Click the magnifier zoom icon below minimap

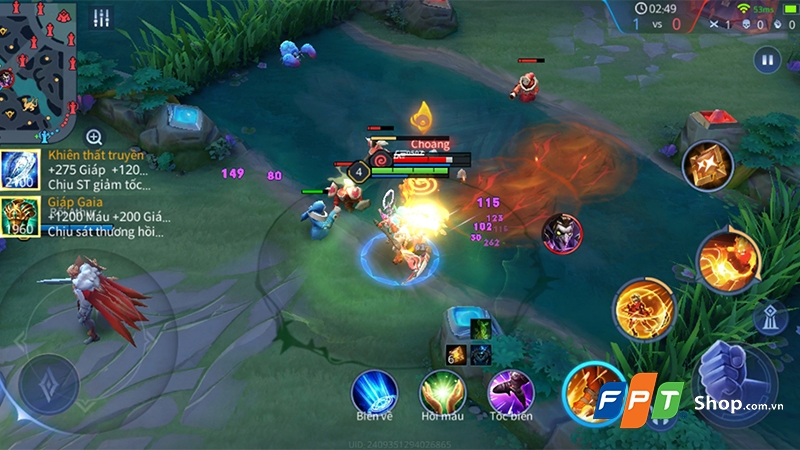94,137
